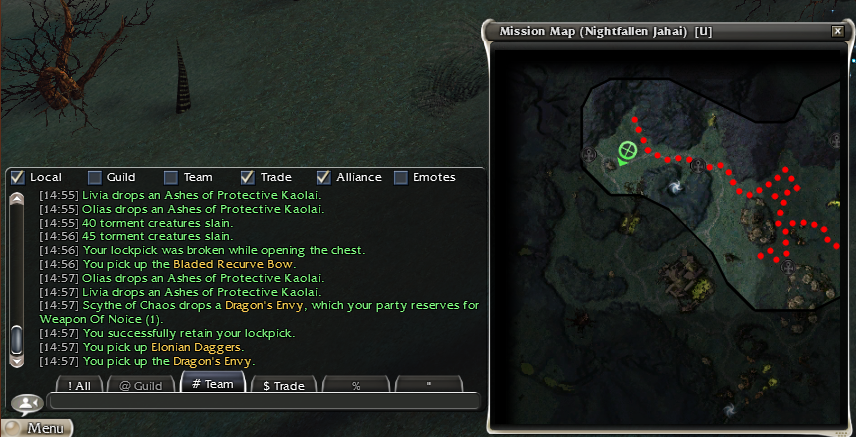
Task: Close the Mission Map window
Action: coord(837,31)
